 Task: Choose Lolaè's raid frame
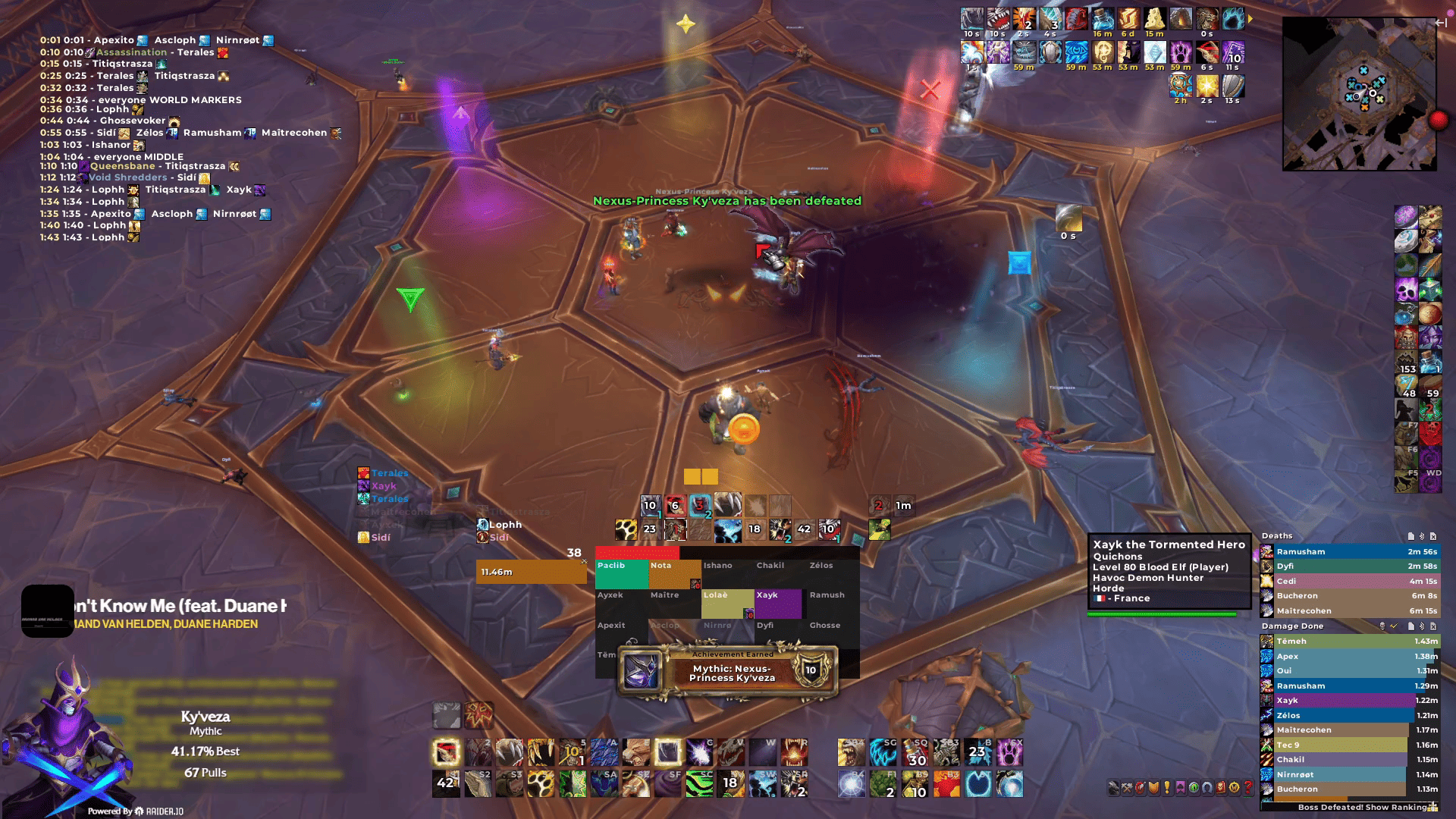(x=726, y=604)
